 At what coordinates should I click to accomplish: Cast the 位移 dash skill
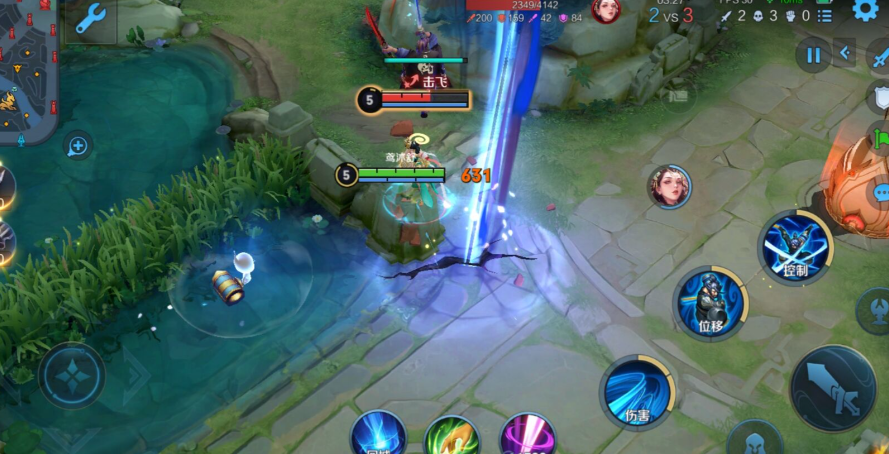point(710,302)
